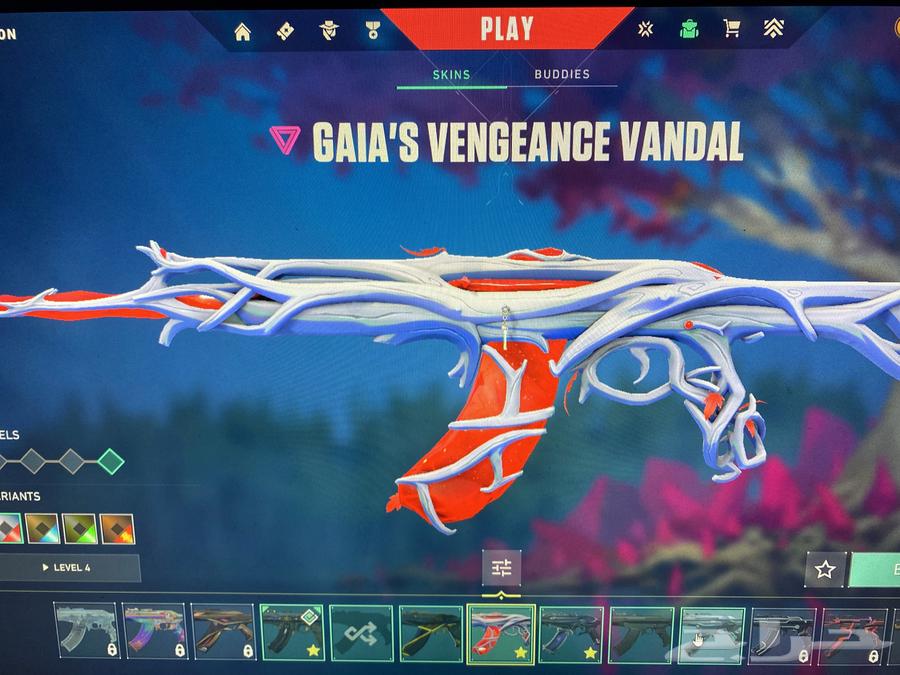Open the Battlepass ticket icon

[x=285, y=31]
